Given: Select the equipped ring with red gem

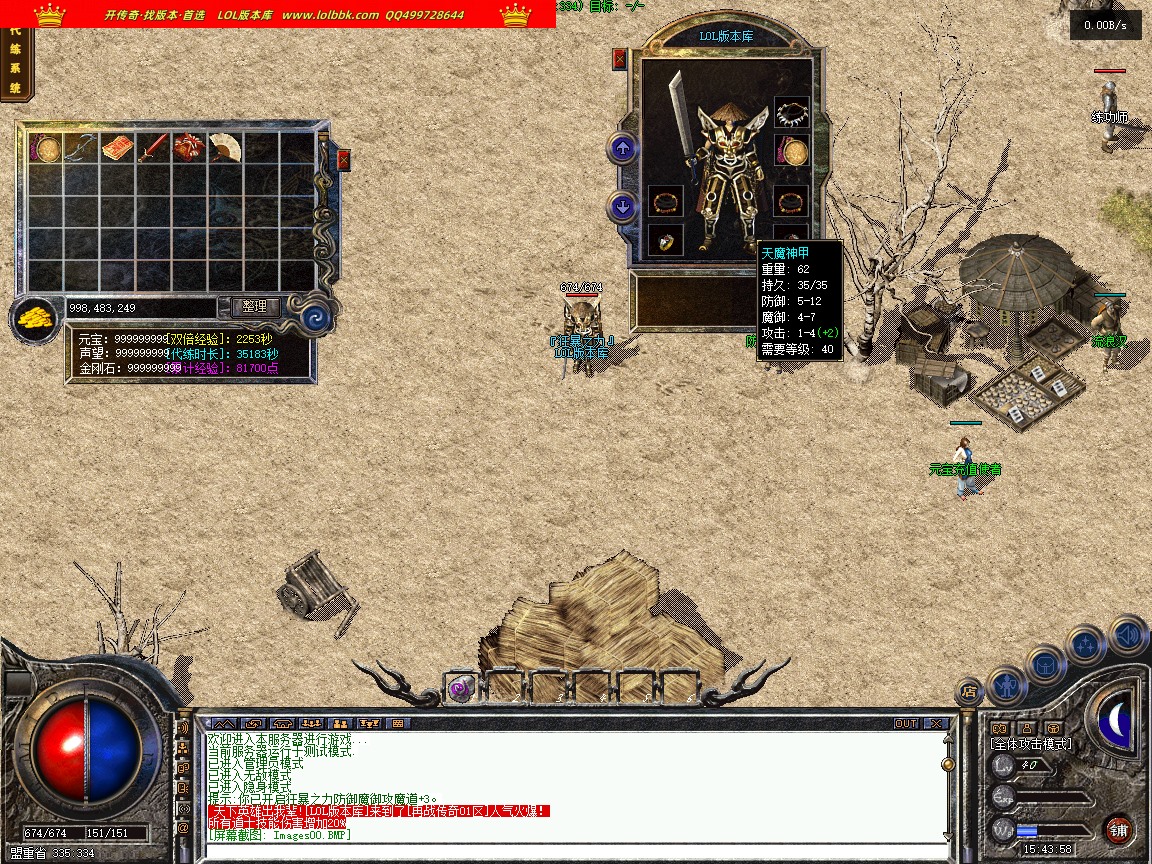Looking at the screenshot, I should (x=665, y=239).
